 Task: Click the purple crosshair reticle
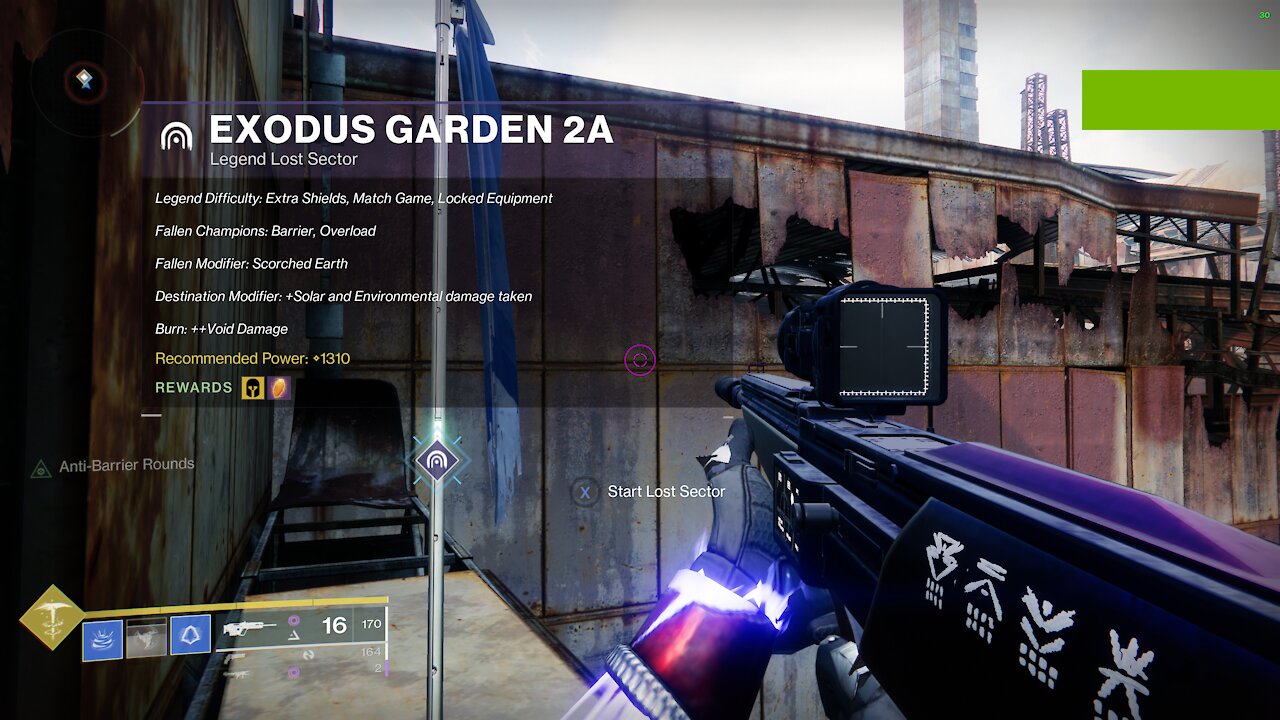[x=640, y=360]
